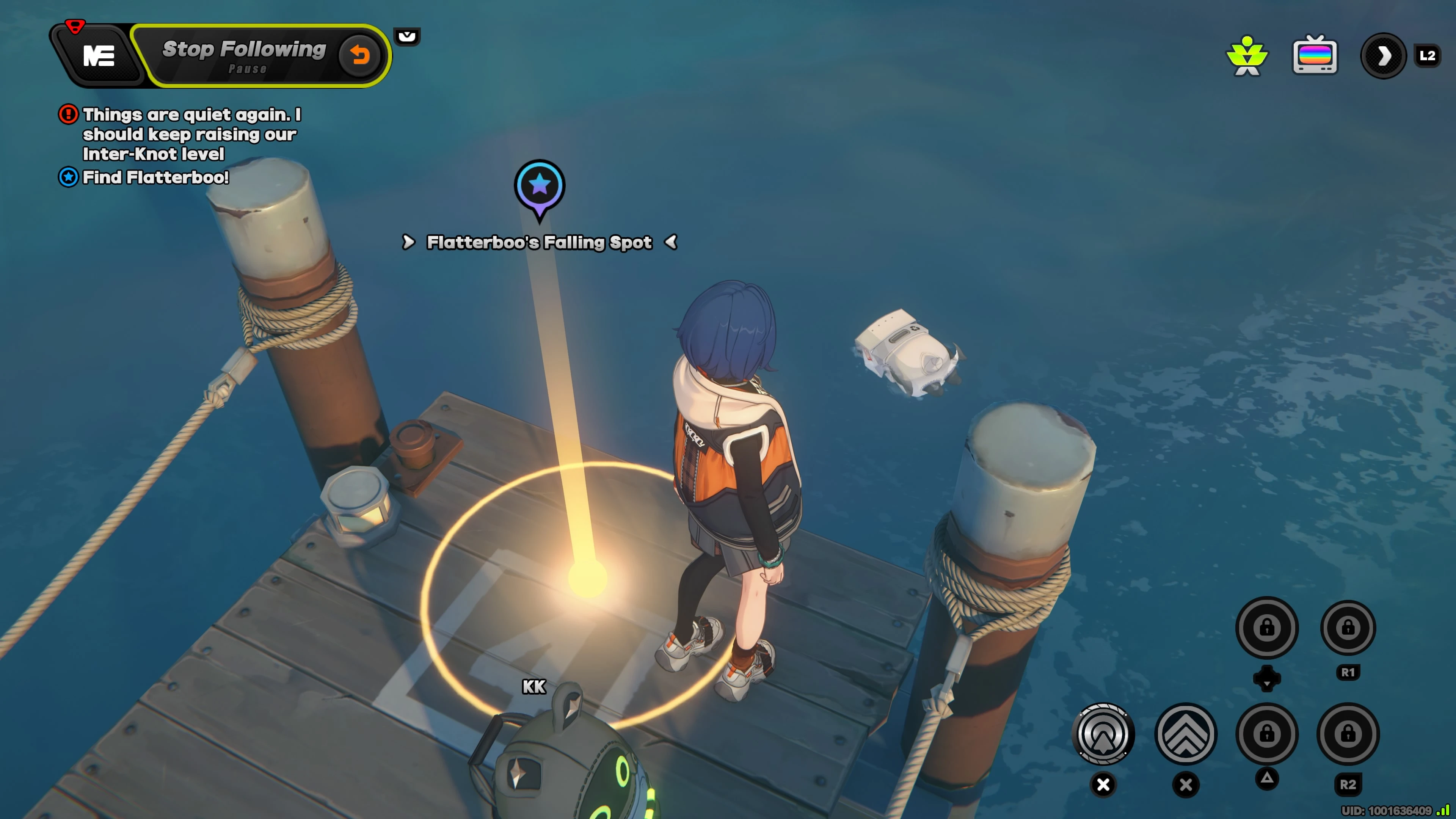Open the rainbow TV icon
The image size is (1456, 819).
[1315, 55]
